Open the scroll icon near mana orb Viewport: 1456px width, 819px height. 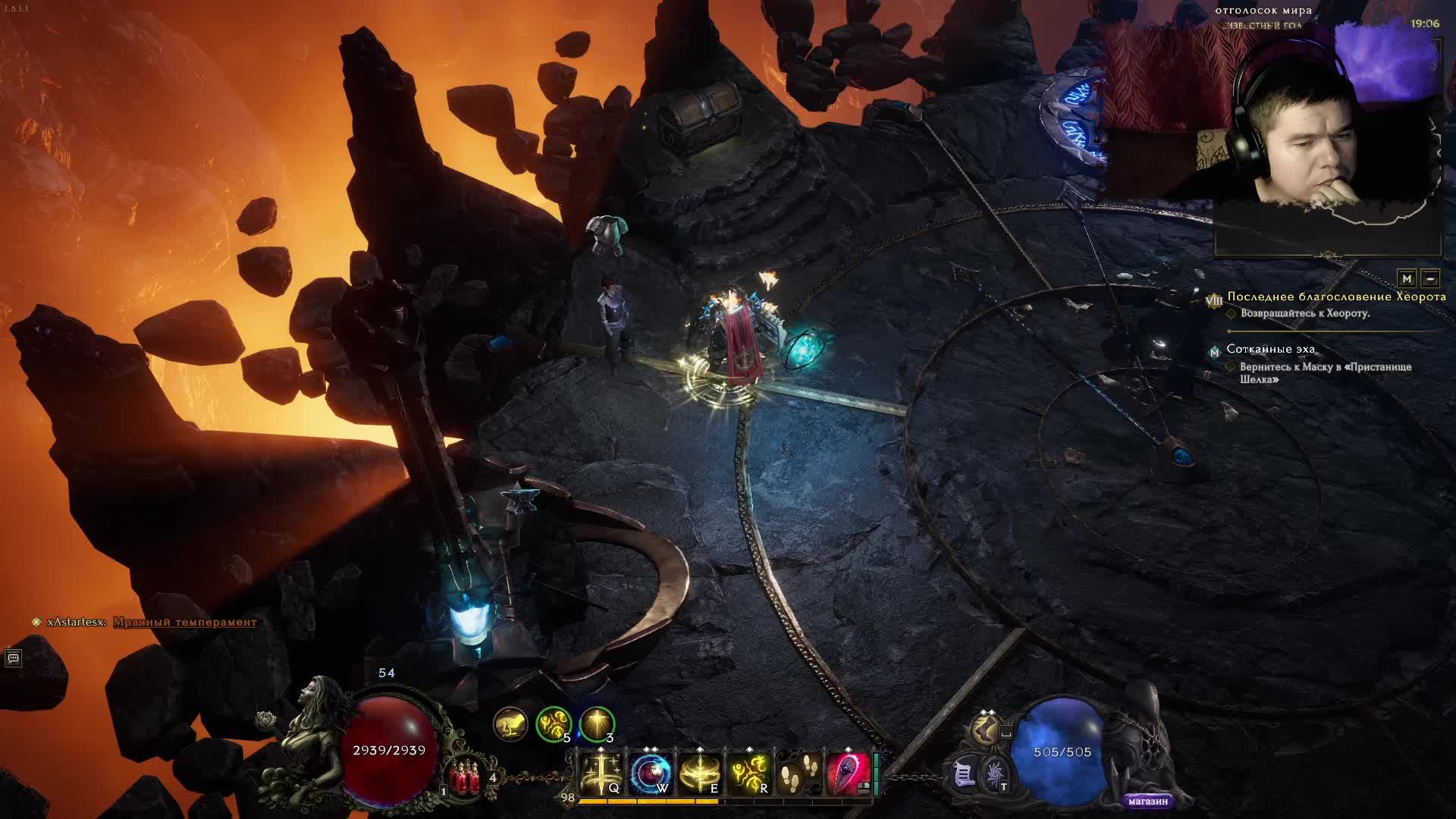tap(965, 773)
